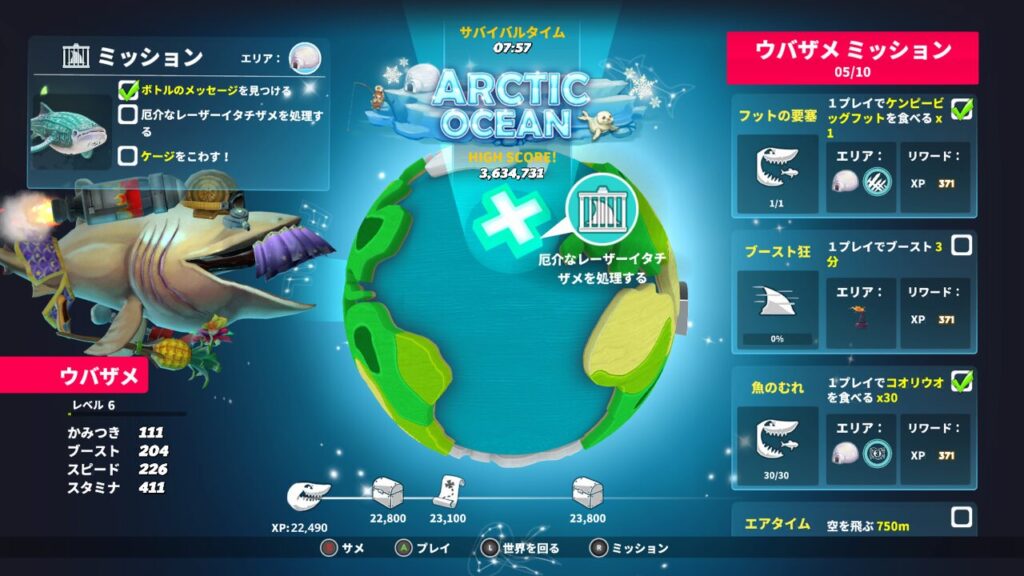Select the 魚のむれ mission card
This screenshot has width=1024, height=576.
(x=853, y=428)
